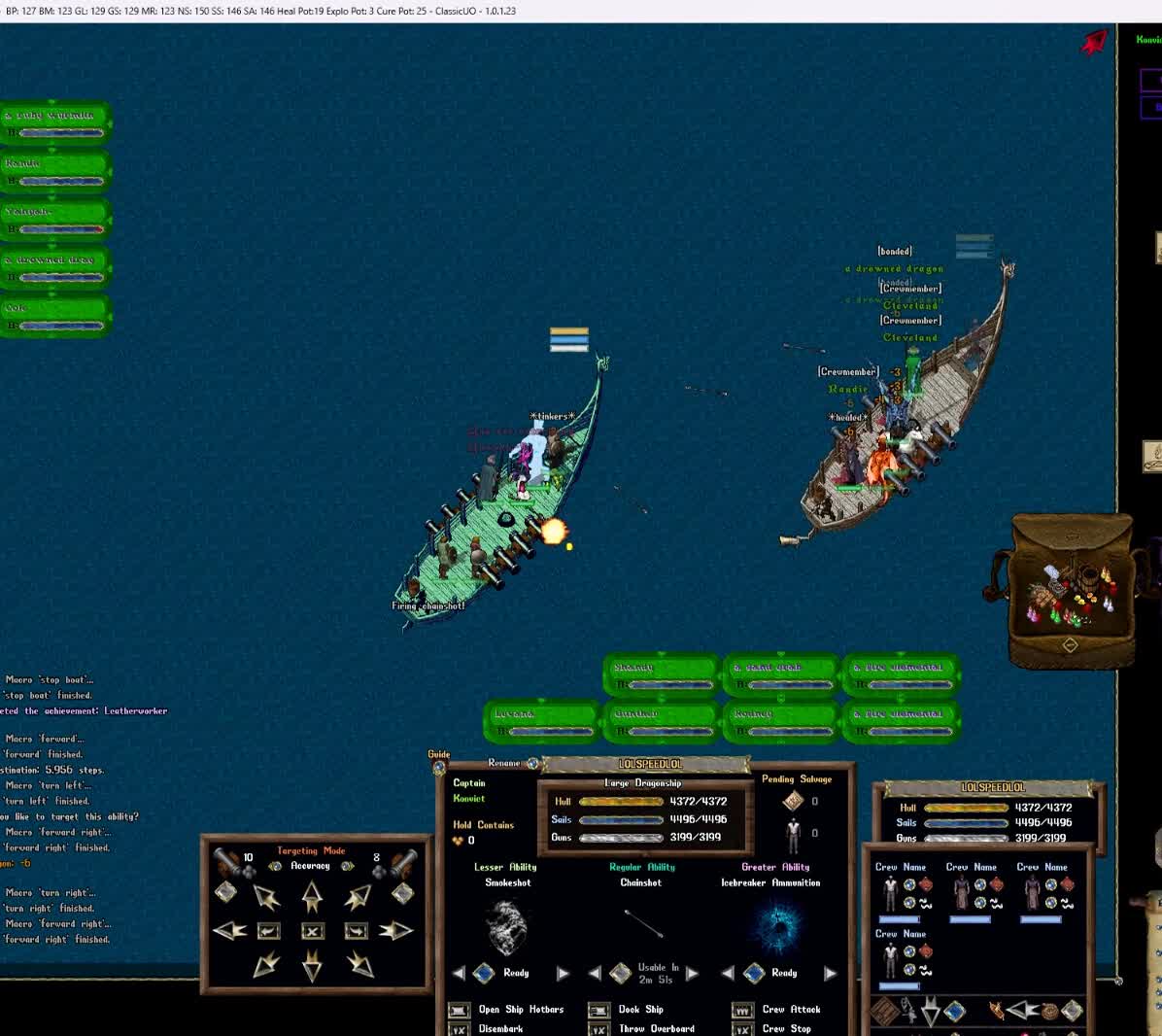Issue the Crew Stop command

point(743,1029)
